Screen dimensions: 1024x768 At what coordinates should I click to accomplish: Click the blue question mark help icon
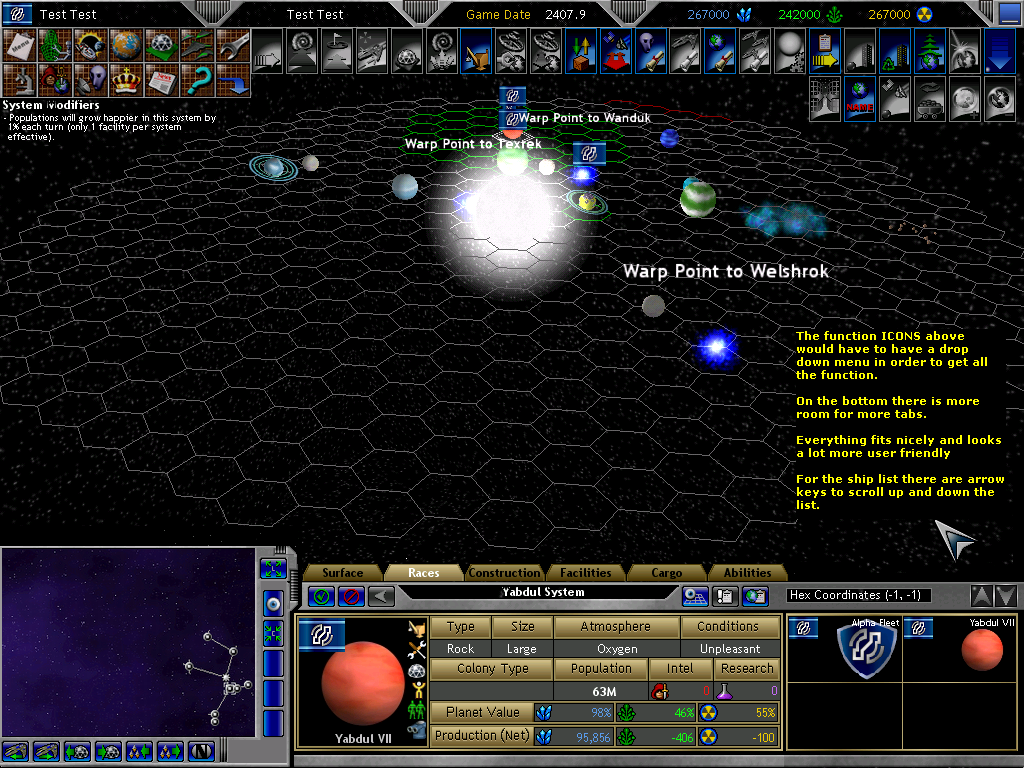pyautogui.click(x=198, y=79)
